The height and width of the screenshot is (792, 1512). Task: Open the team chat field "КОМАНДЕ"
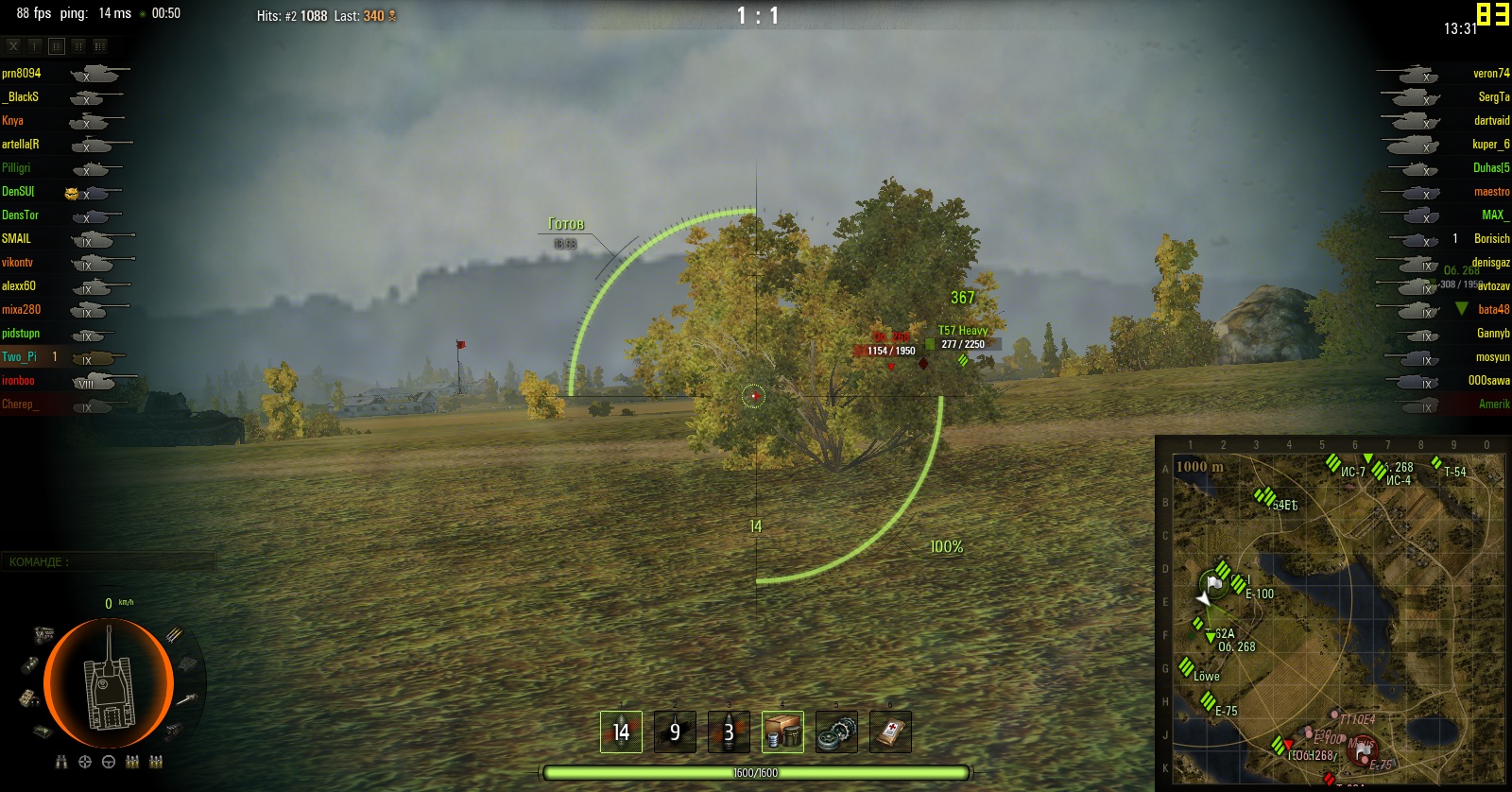tap(109, 561)
